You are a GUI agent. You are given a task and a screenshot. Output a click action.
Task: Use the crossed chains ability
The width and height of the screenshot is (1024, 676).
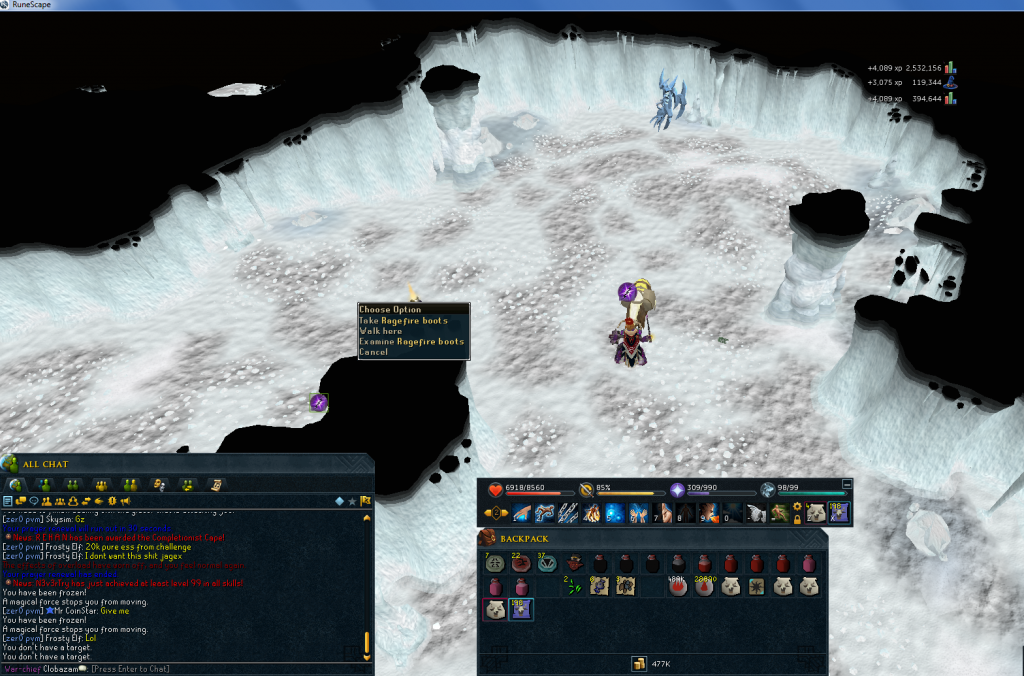pyautogui.click(x=568, y=514)
